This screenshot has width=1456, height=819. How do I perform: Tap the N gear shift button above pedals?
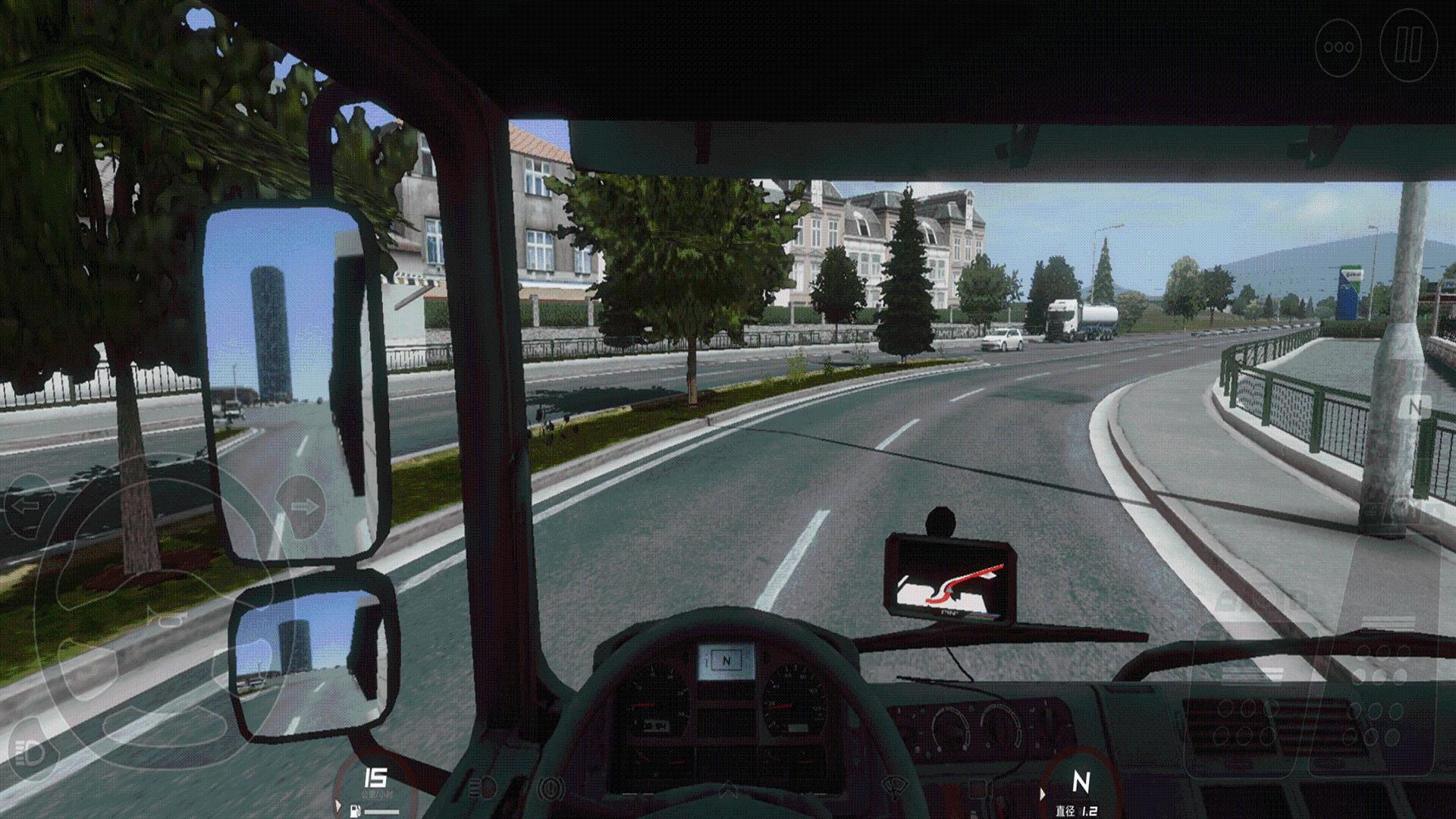(x=1414, y=406)
